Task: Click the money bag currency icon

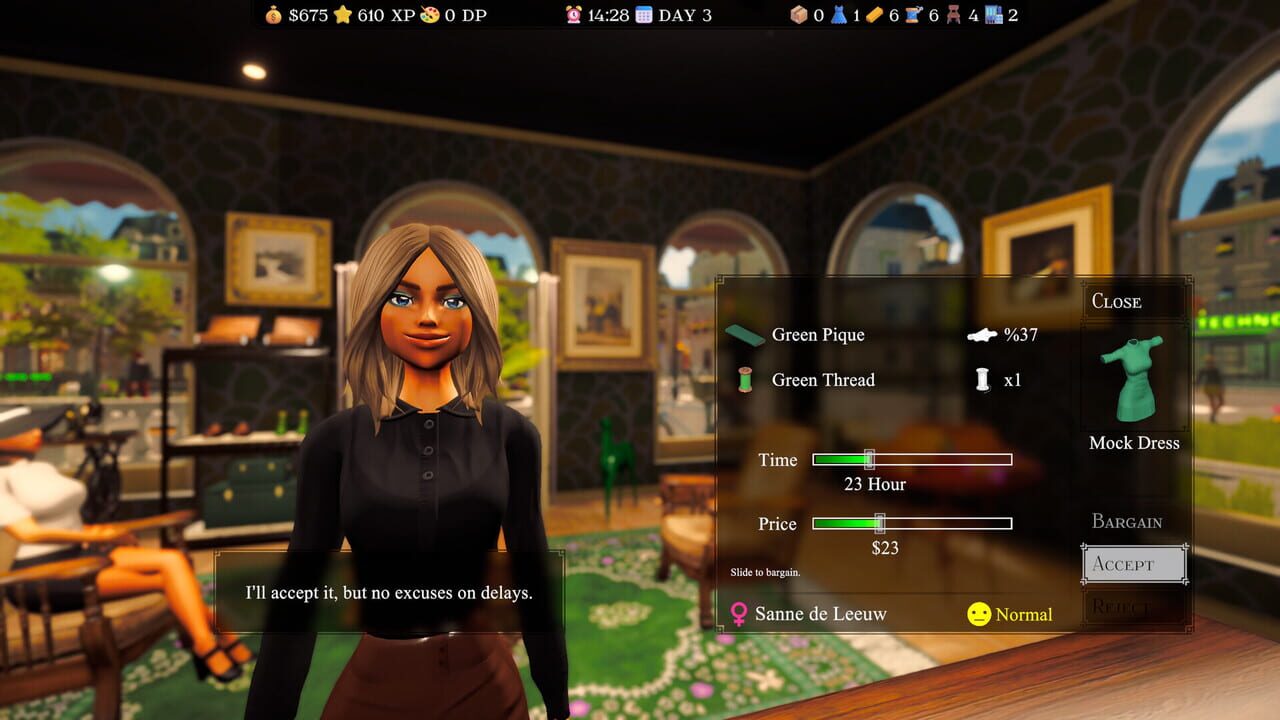Action: (x=272, y=15)
